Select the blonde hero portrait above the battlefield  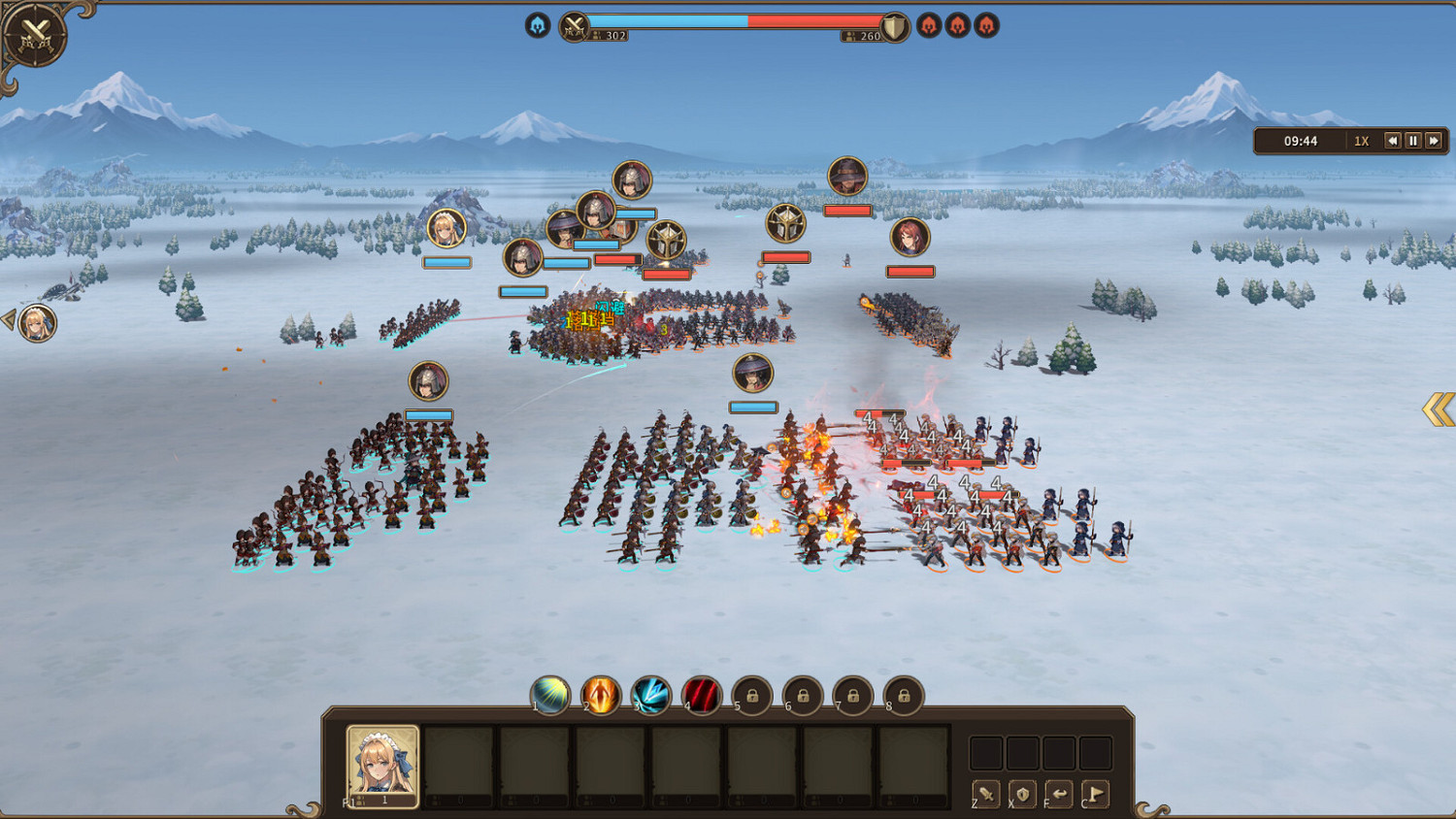[447, 228]
